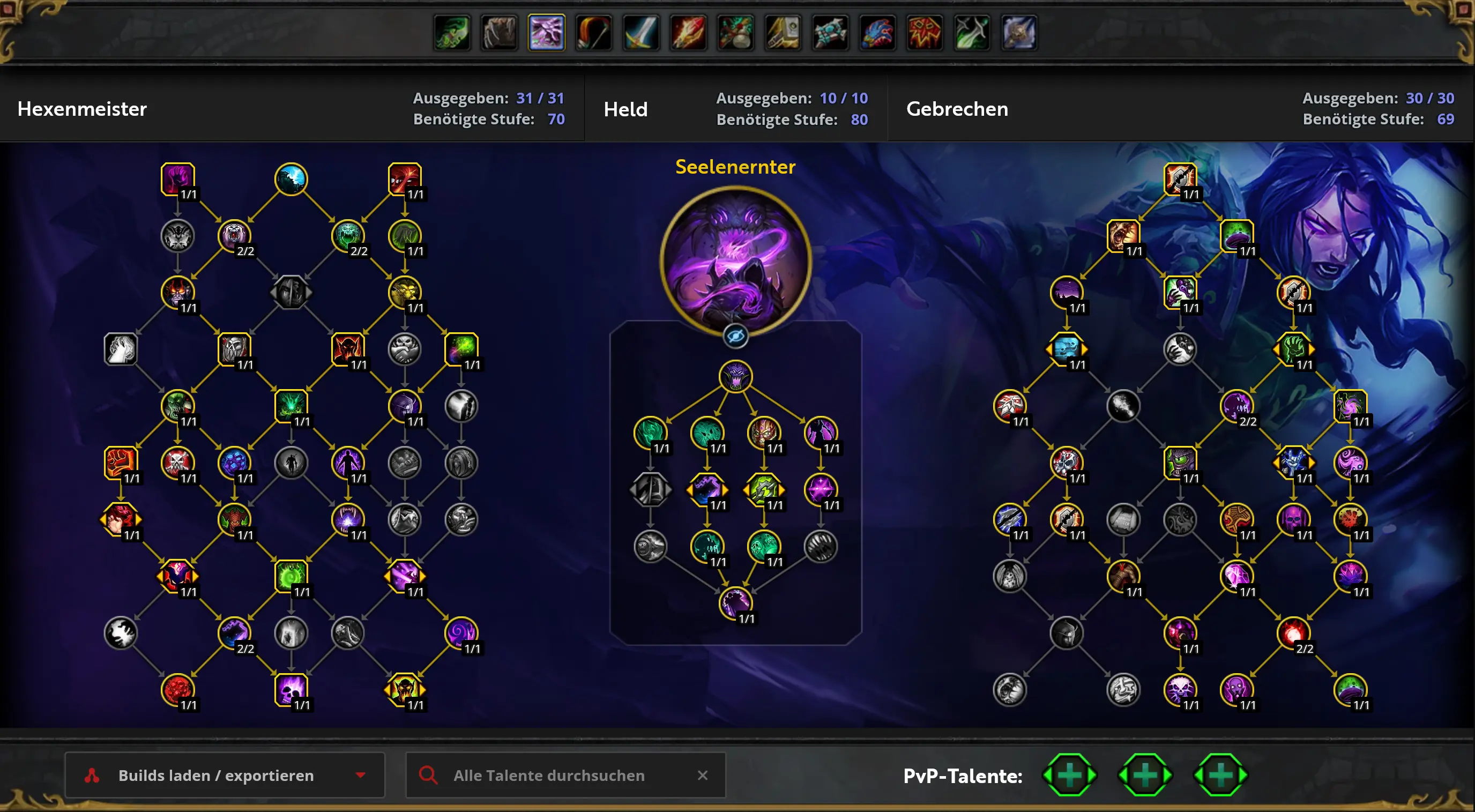Open the Builds laden / exportieren dropdown

tap(225, 775)
